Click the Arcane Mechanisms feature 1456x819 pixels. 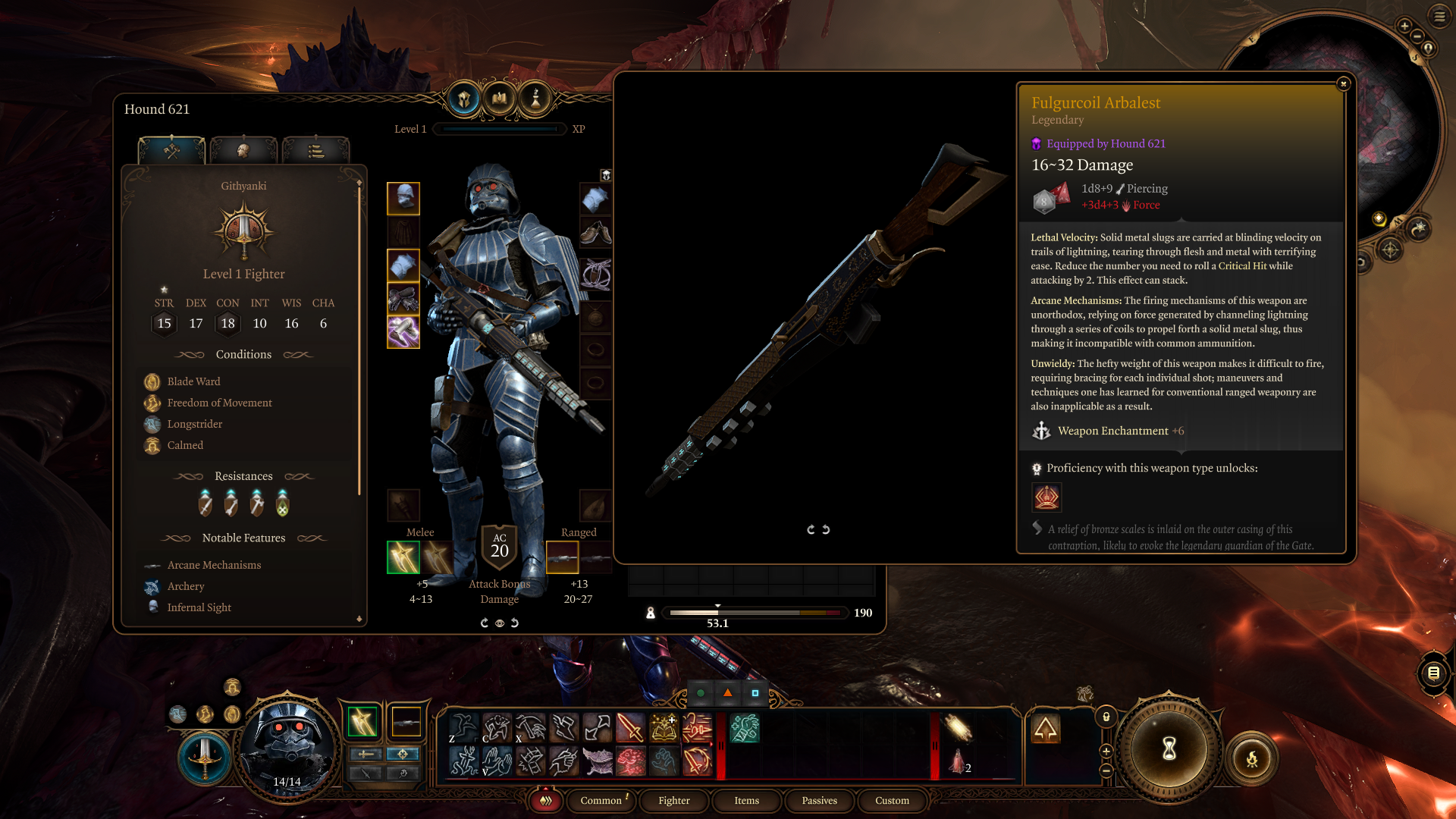coord(214,565)
